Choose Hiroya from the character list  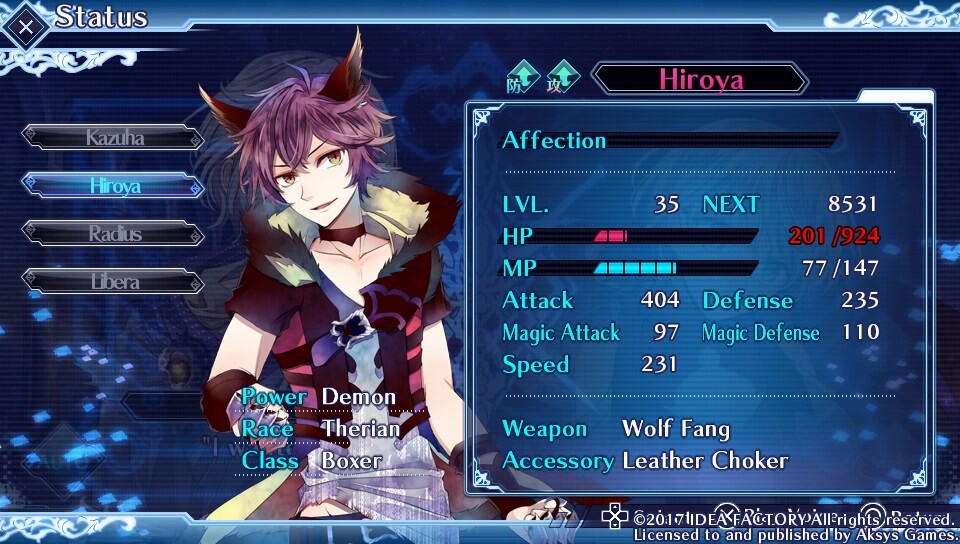coord(114,186)
